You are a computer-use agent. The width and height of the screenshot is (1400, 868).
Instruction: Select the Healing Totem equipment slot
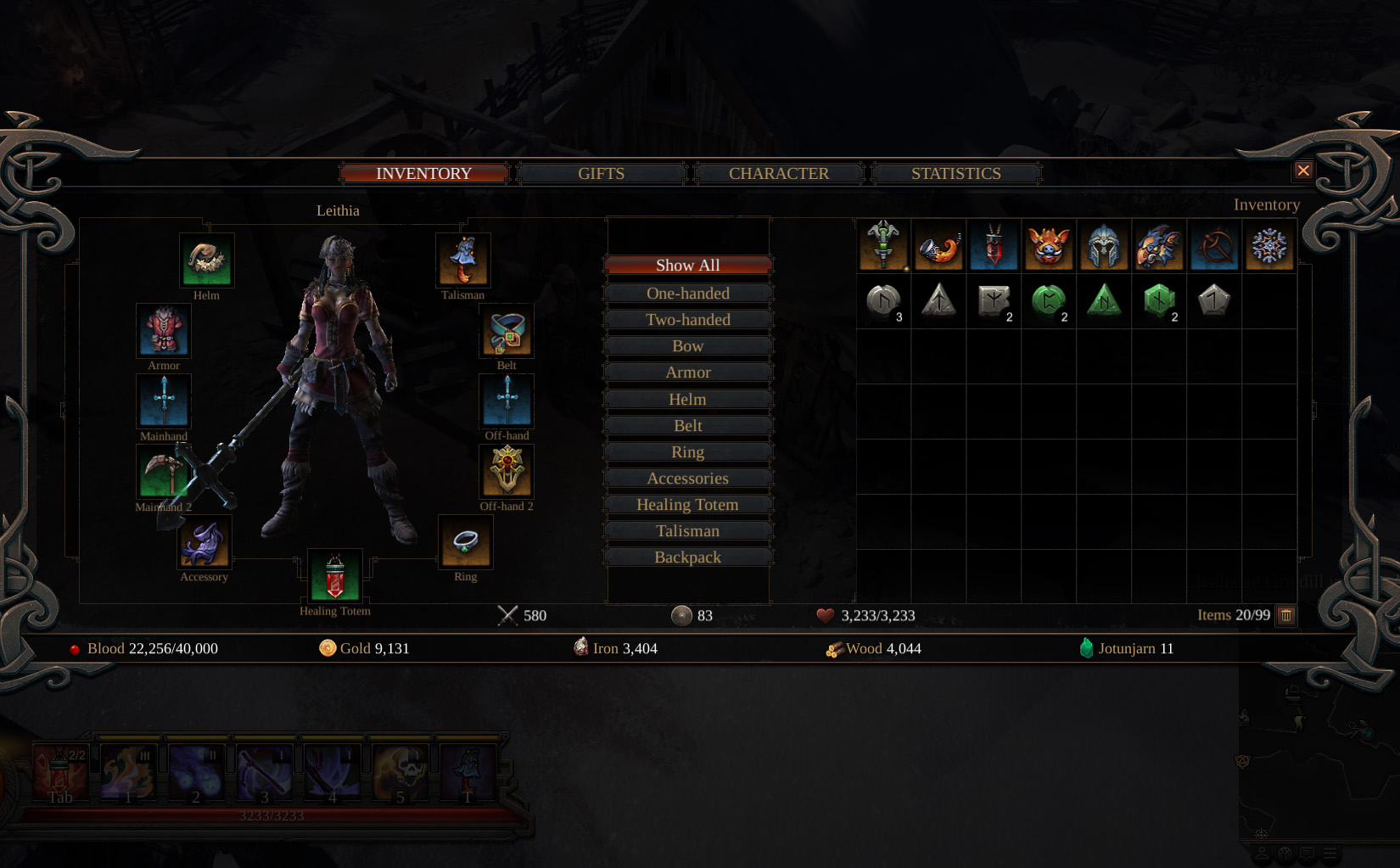[335, 577]
